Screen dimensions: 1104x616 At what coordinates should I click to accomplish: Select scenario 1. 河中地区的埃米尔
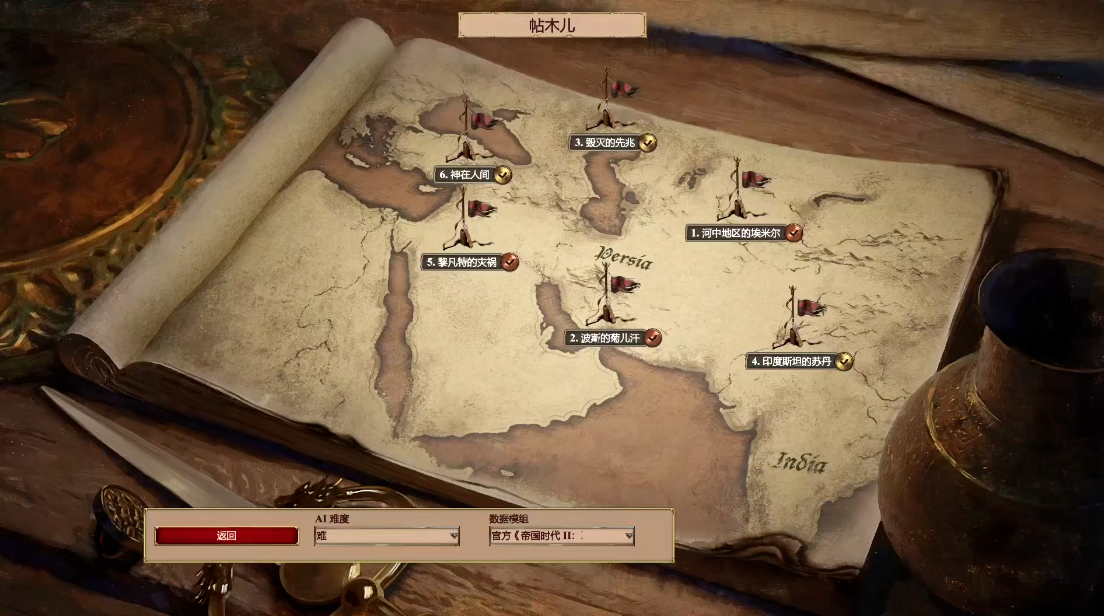tap(737, 233)
